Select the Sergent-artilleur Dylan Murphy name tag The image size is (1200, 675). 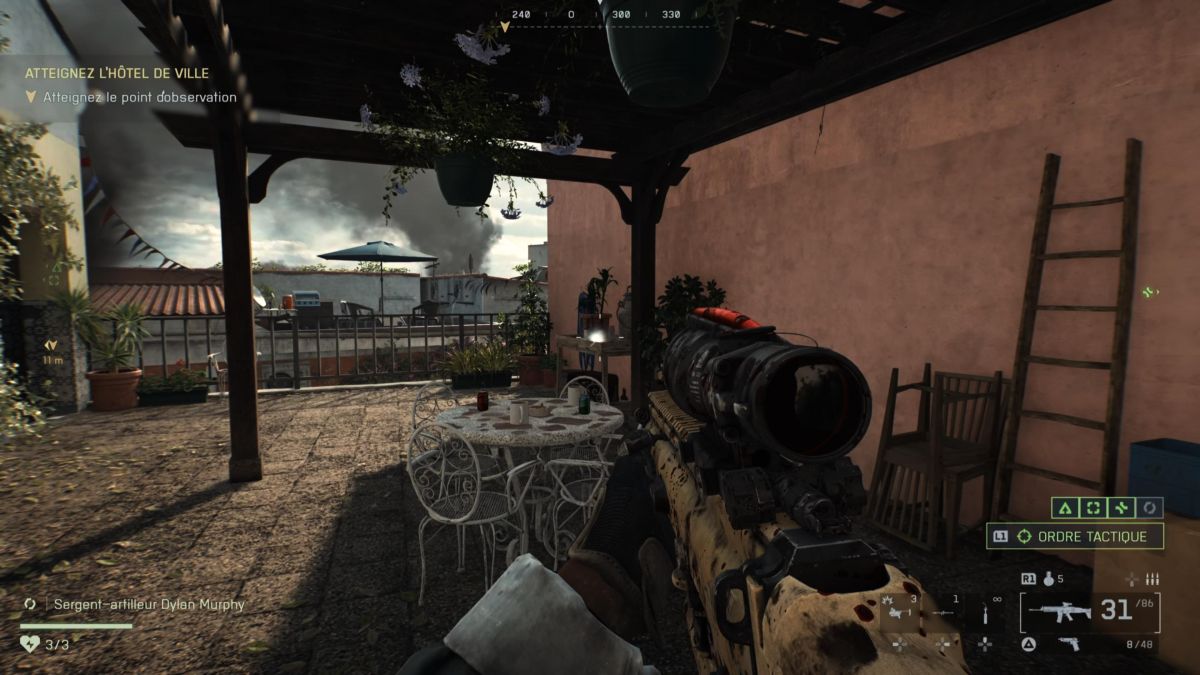[148, 604]
